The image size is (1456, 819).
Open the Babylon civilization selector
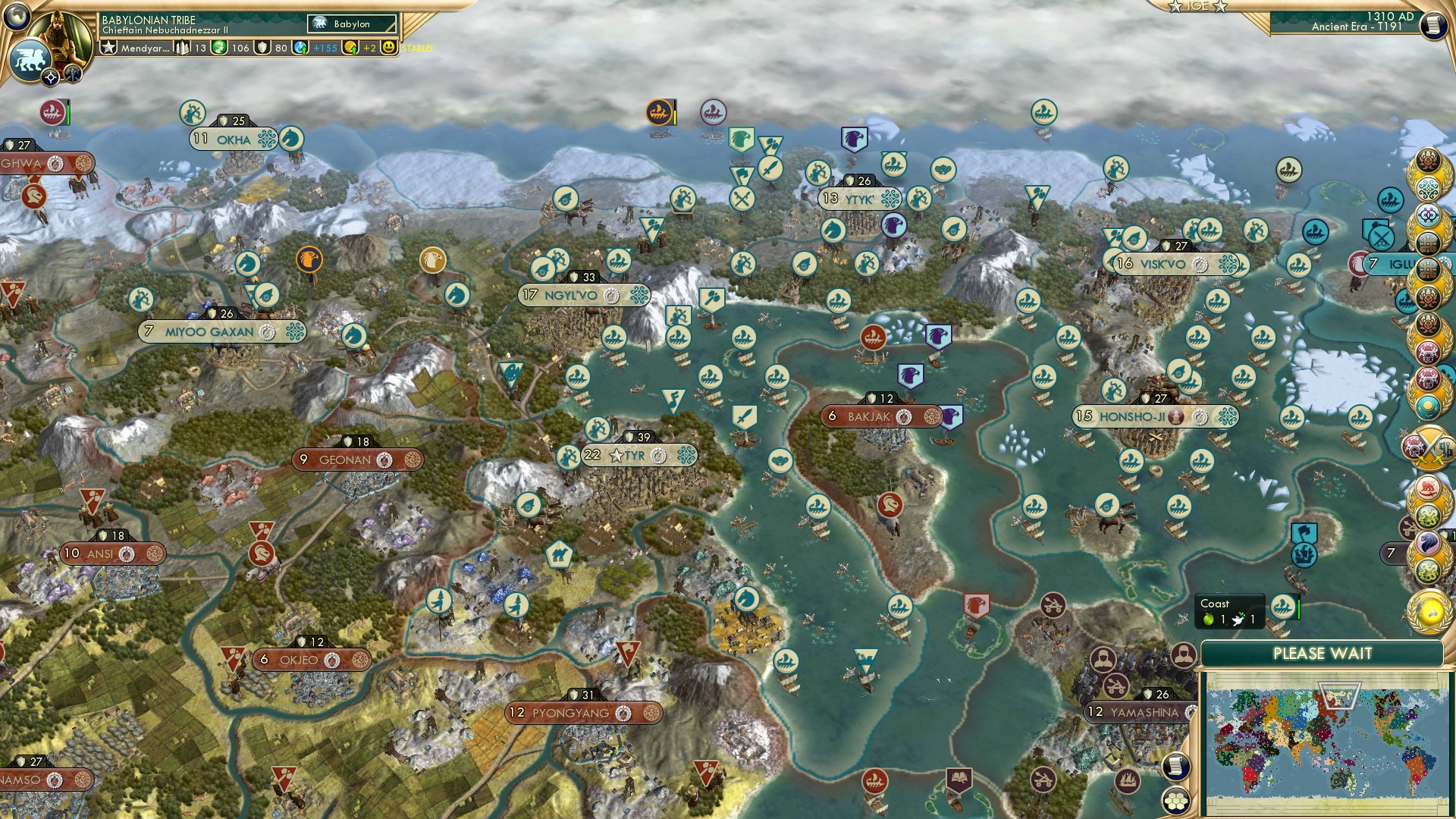(x=350, y=24)
